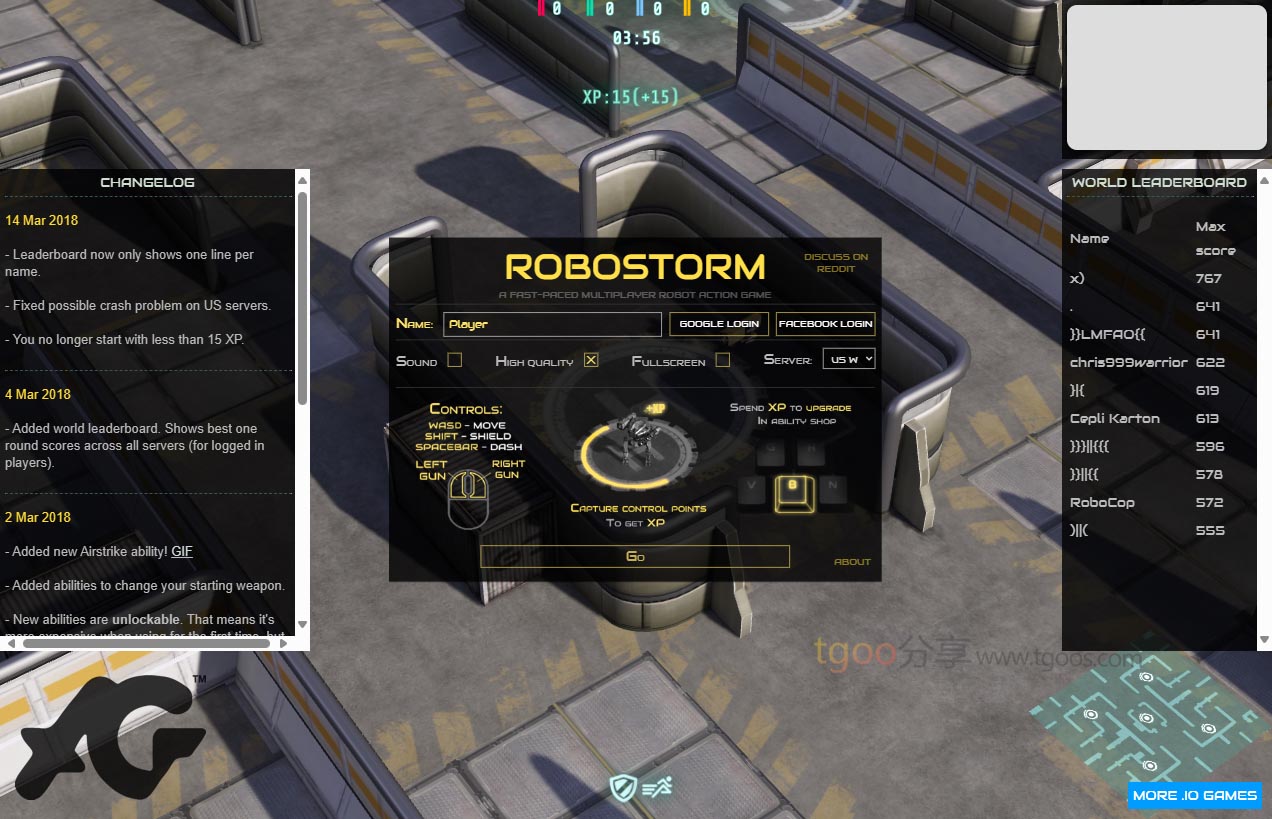Open the Server region dropdown

848,359
